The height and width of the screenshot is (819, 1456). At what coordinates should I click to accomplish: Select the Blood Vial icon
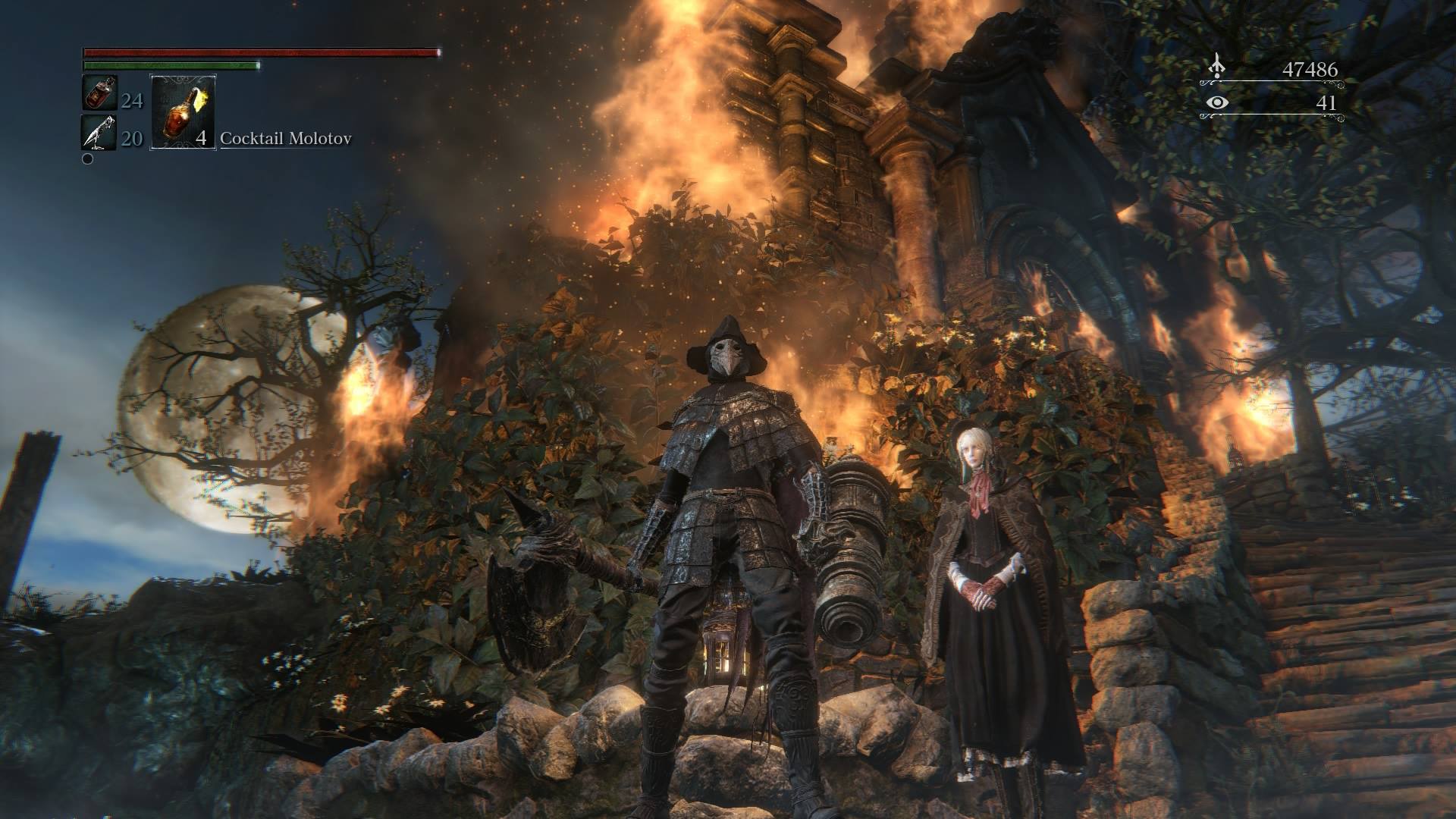pos(99,94)
